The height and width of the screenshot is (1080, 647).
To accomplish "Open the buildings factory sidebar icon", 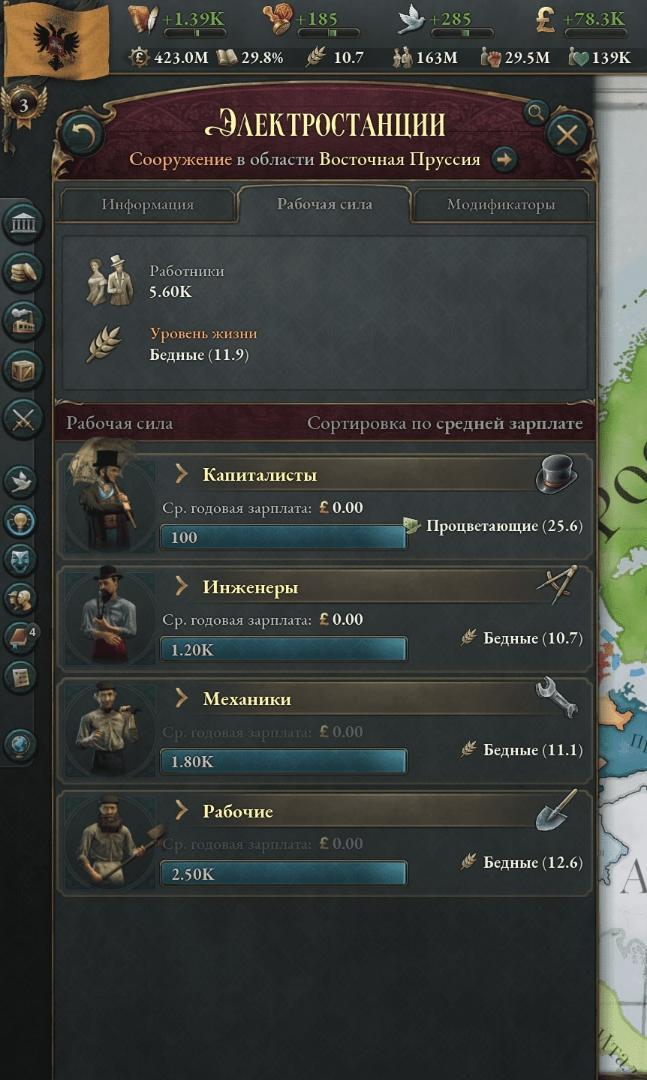I will pos(21,319).
